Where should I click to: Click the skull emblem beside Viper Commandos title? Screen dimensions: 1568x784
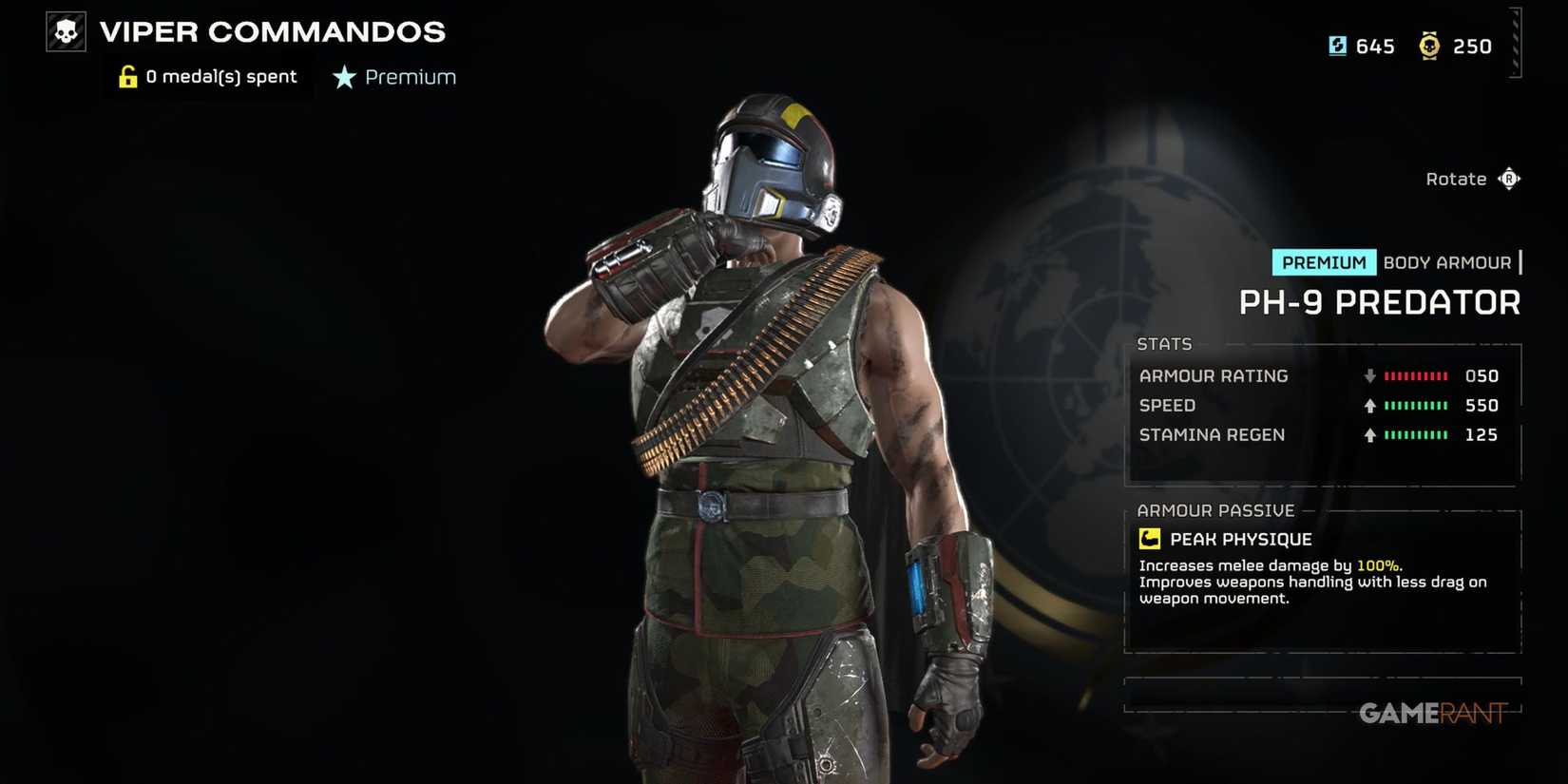[64, 29]
